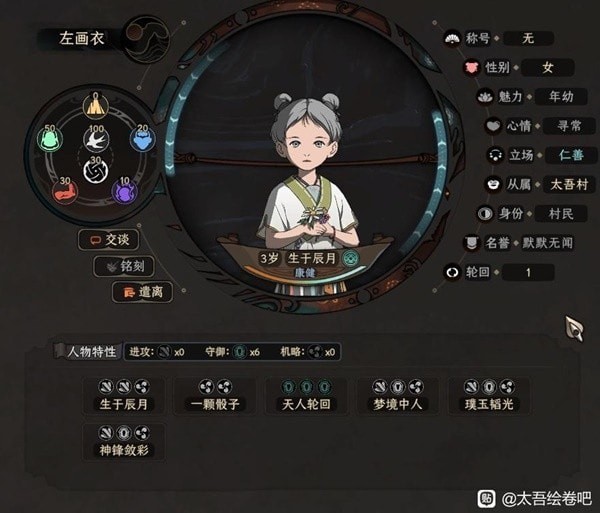
Task: Choose the red figure element icon
Action: tap(65, 190)
